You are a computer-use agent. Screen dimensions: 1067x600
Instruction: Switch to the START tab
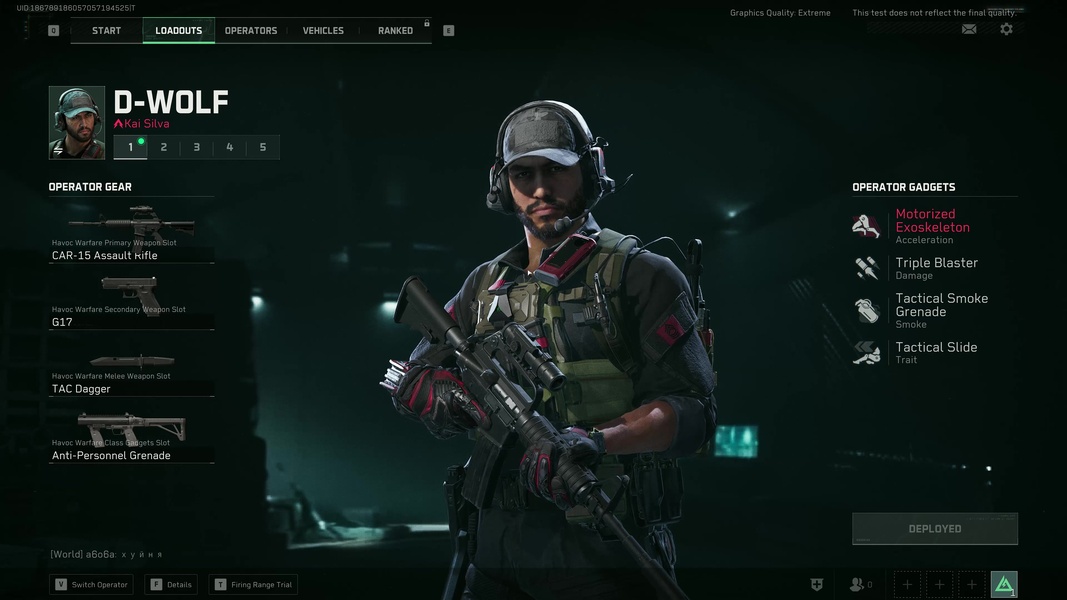[x=106, y=31]
